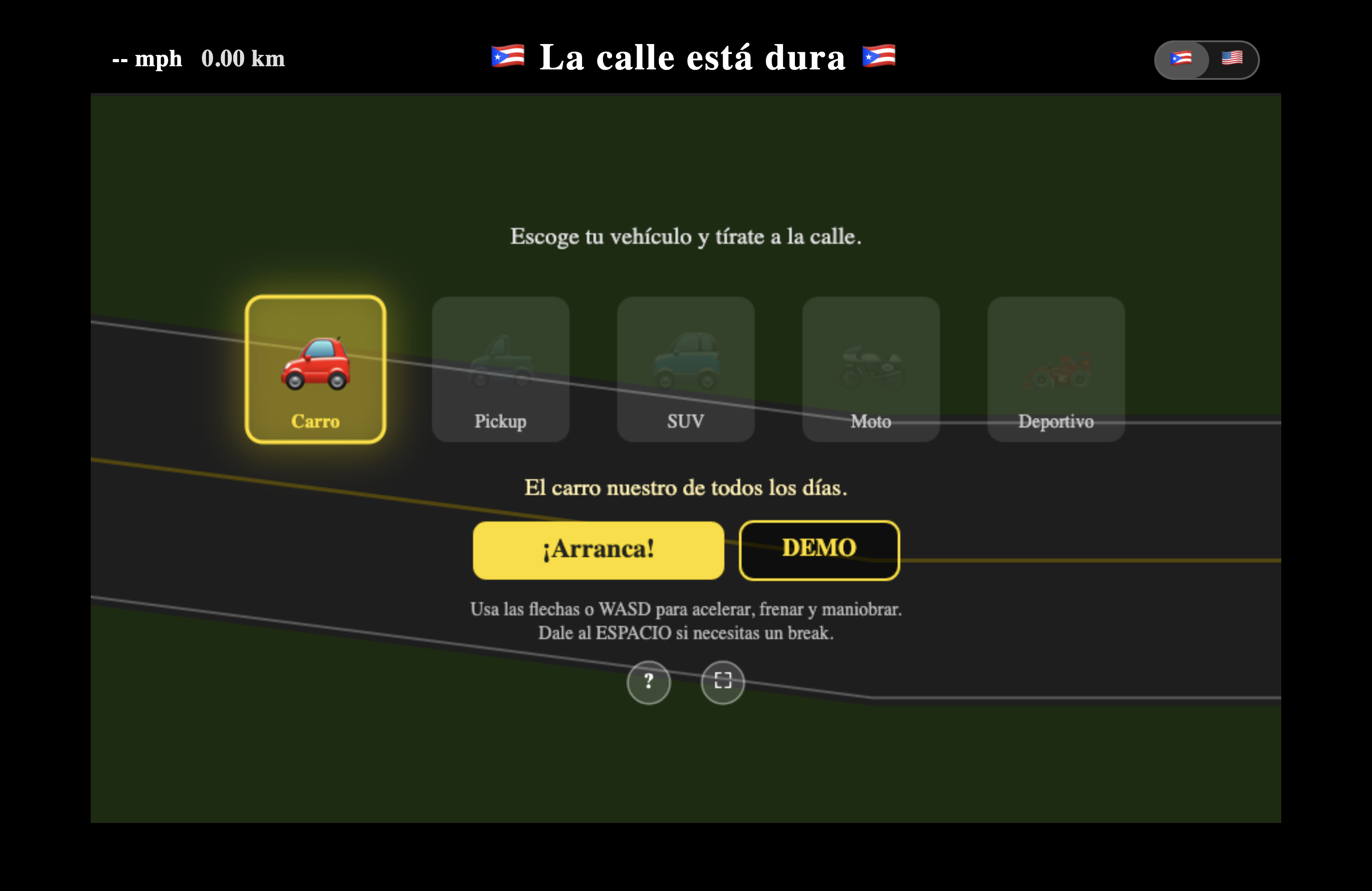Click the 0.00 km distance counter
The height and width of the screenshot is (891, 1372).
pyautogui.click(x=243, y=58)
